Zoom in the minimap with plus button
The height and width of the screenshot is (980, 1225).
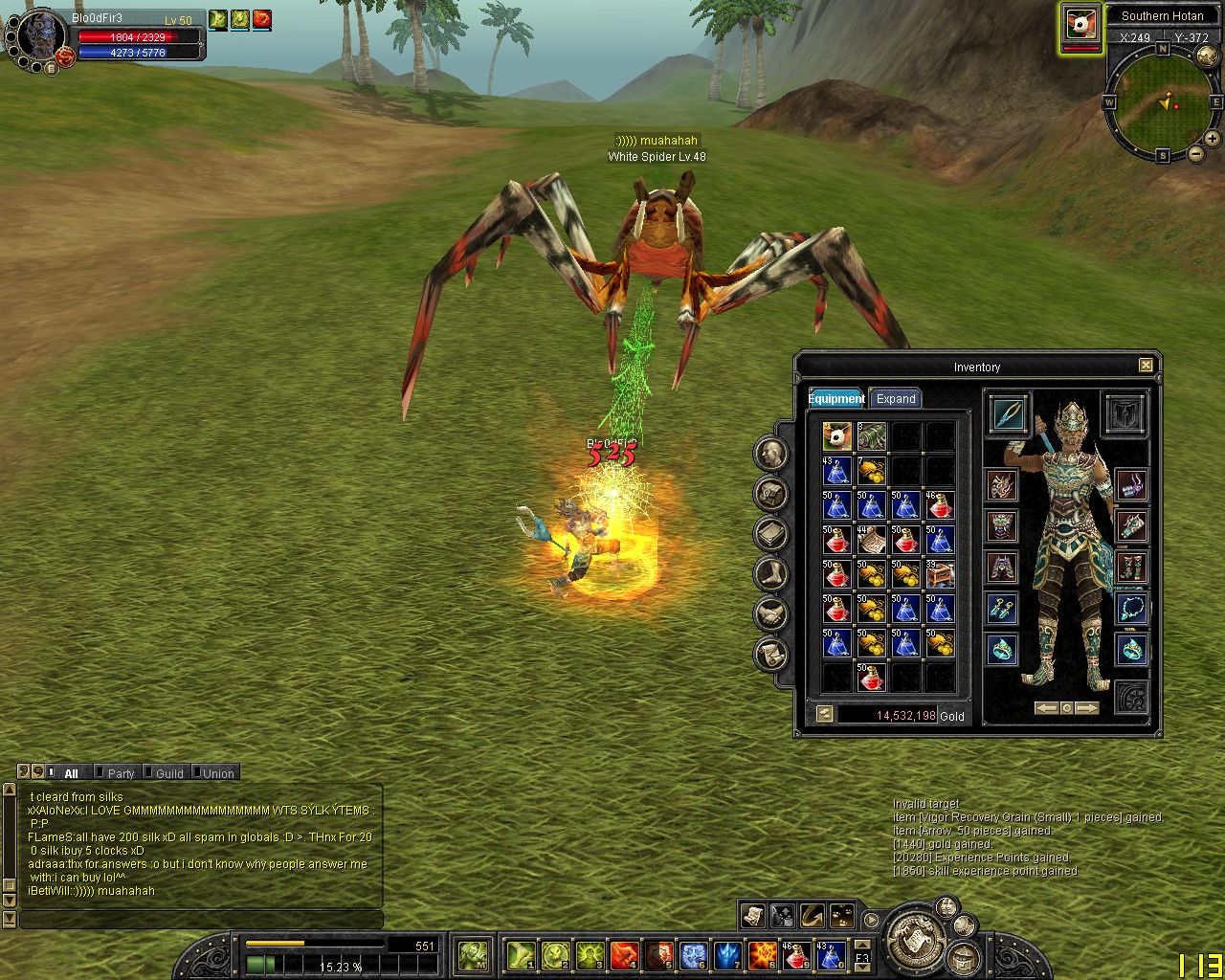(1212, 139)
